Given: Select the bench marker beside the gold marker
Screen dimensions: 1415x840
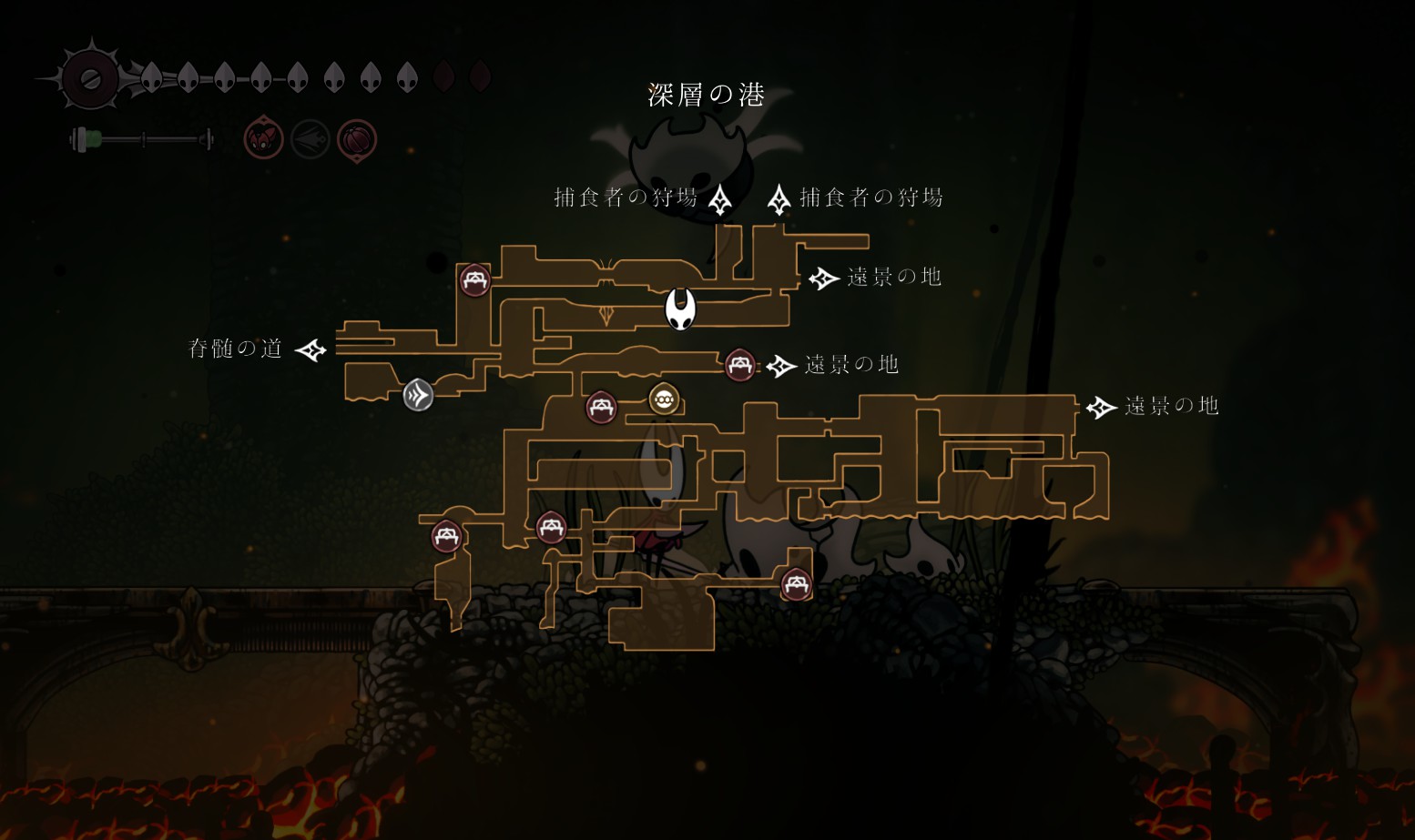Looking at the screenshot, I should pos(601,407).
